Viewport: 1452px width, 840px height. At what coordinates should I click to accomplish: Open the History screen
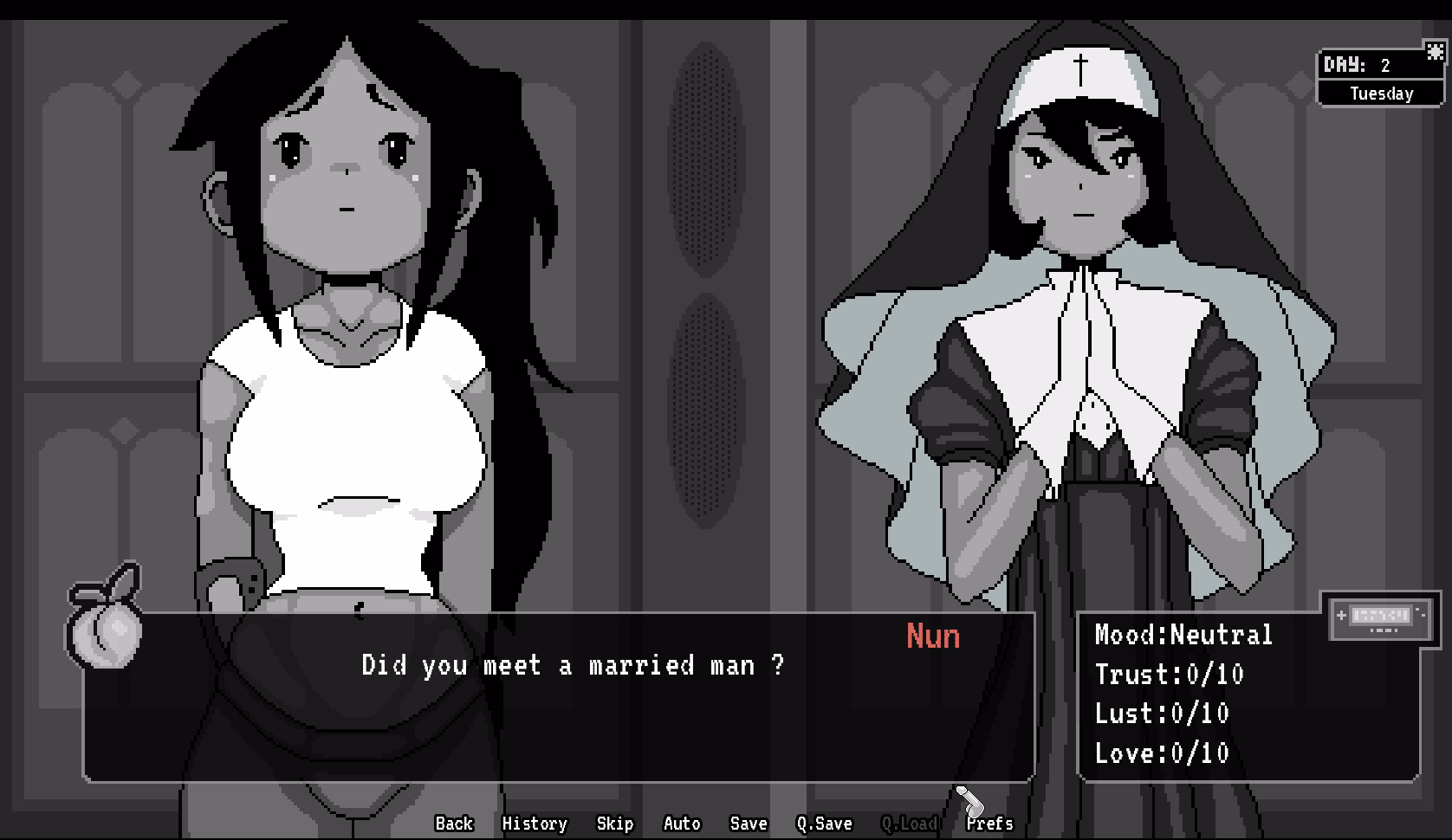[x=535, y=824]
